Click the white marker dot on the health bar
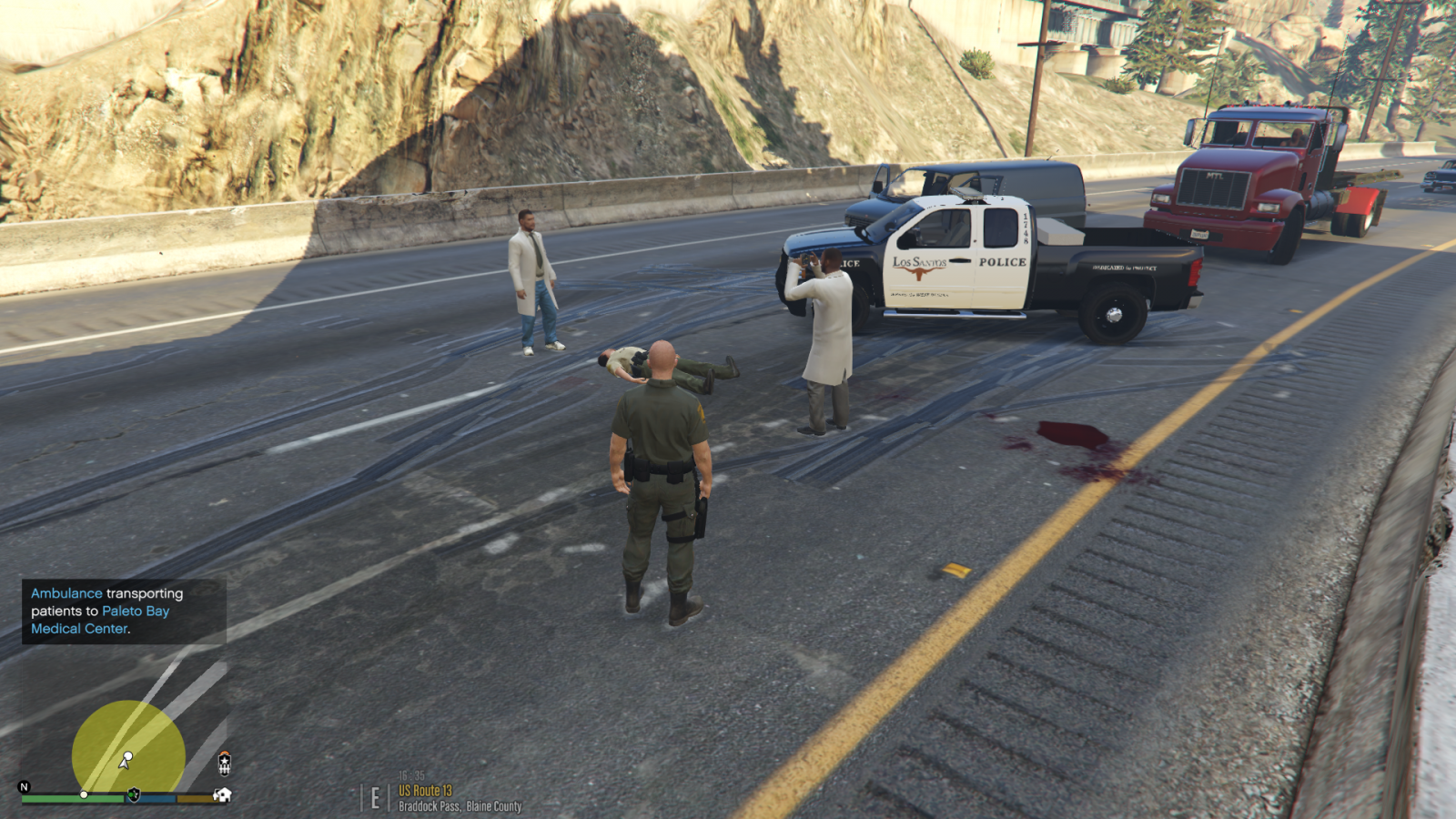The height and width of the screenshot is (819, 1456). coord(84,794)
